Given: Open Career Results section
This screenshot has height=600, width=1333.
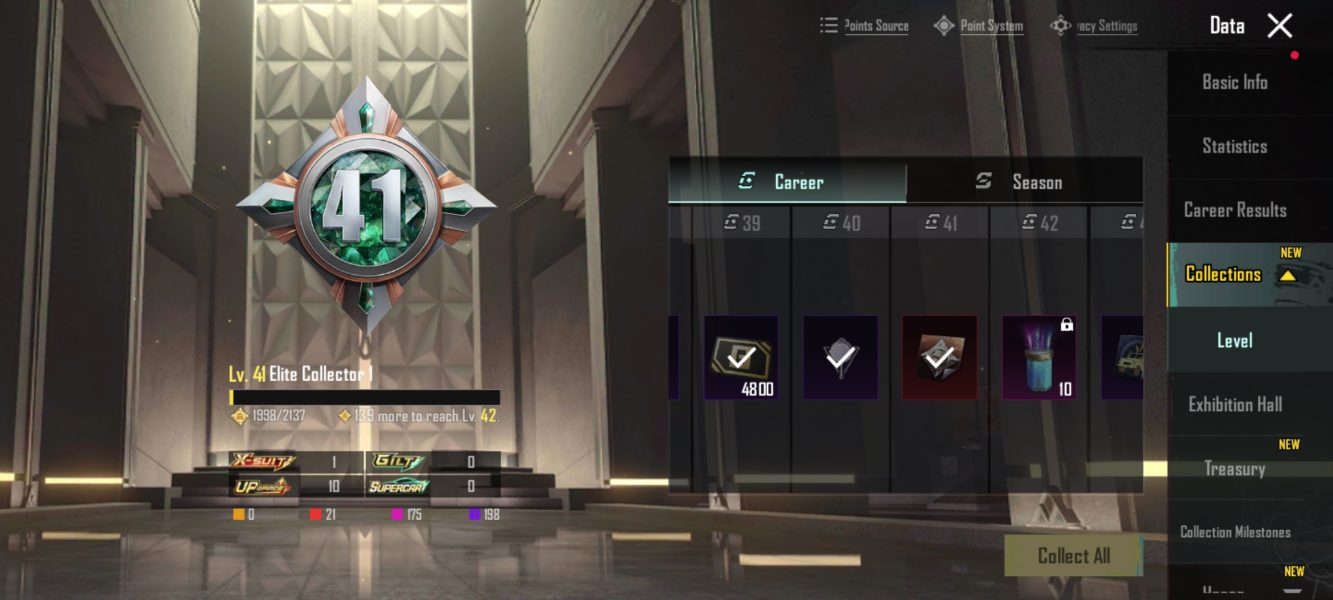Looking at the screenshot, I should pos(1234,210).
